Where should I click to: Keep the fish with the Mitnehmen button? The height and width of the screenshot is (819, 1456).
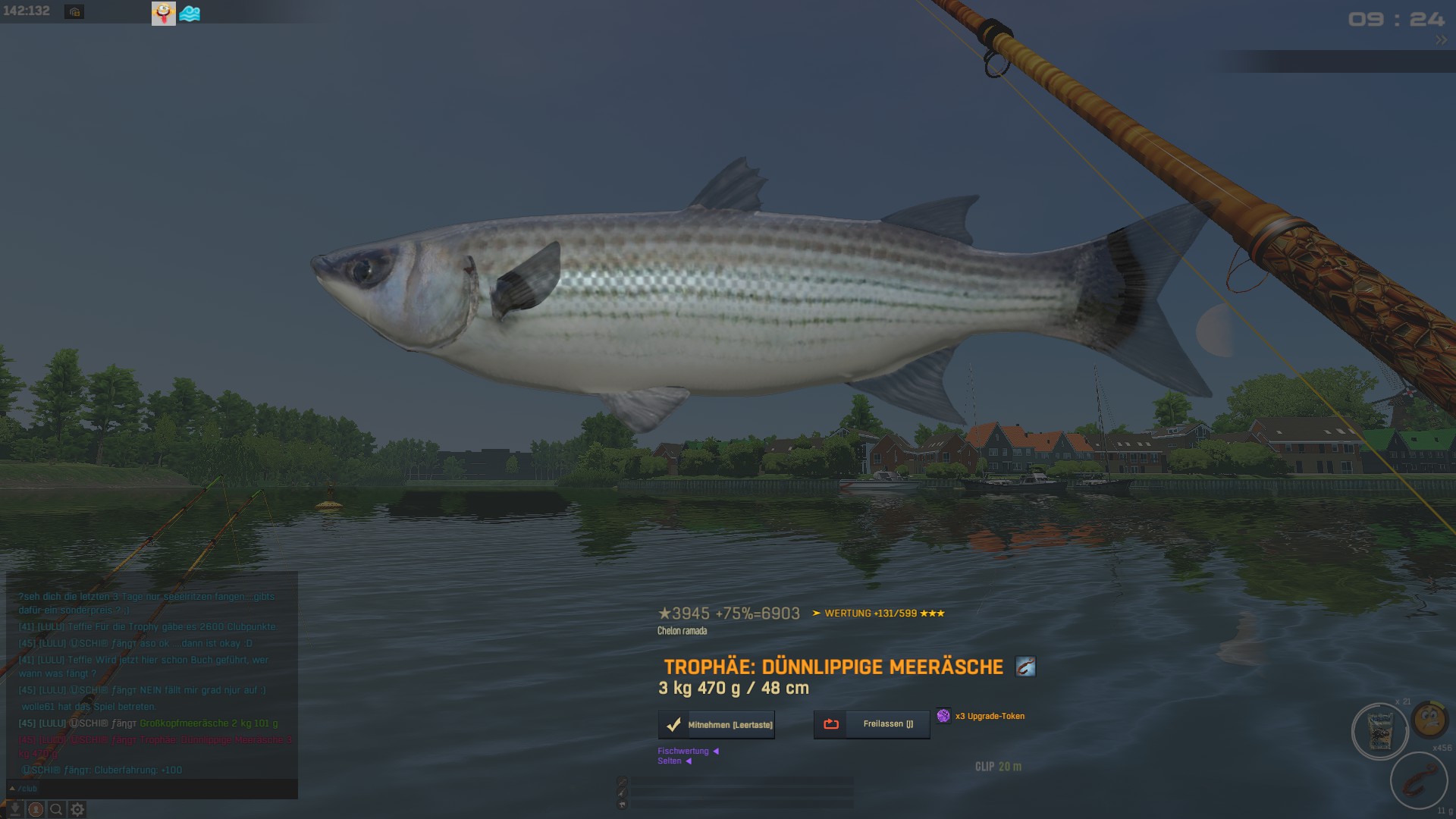coord(717,725)
